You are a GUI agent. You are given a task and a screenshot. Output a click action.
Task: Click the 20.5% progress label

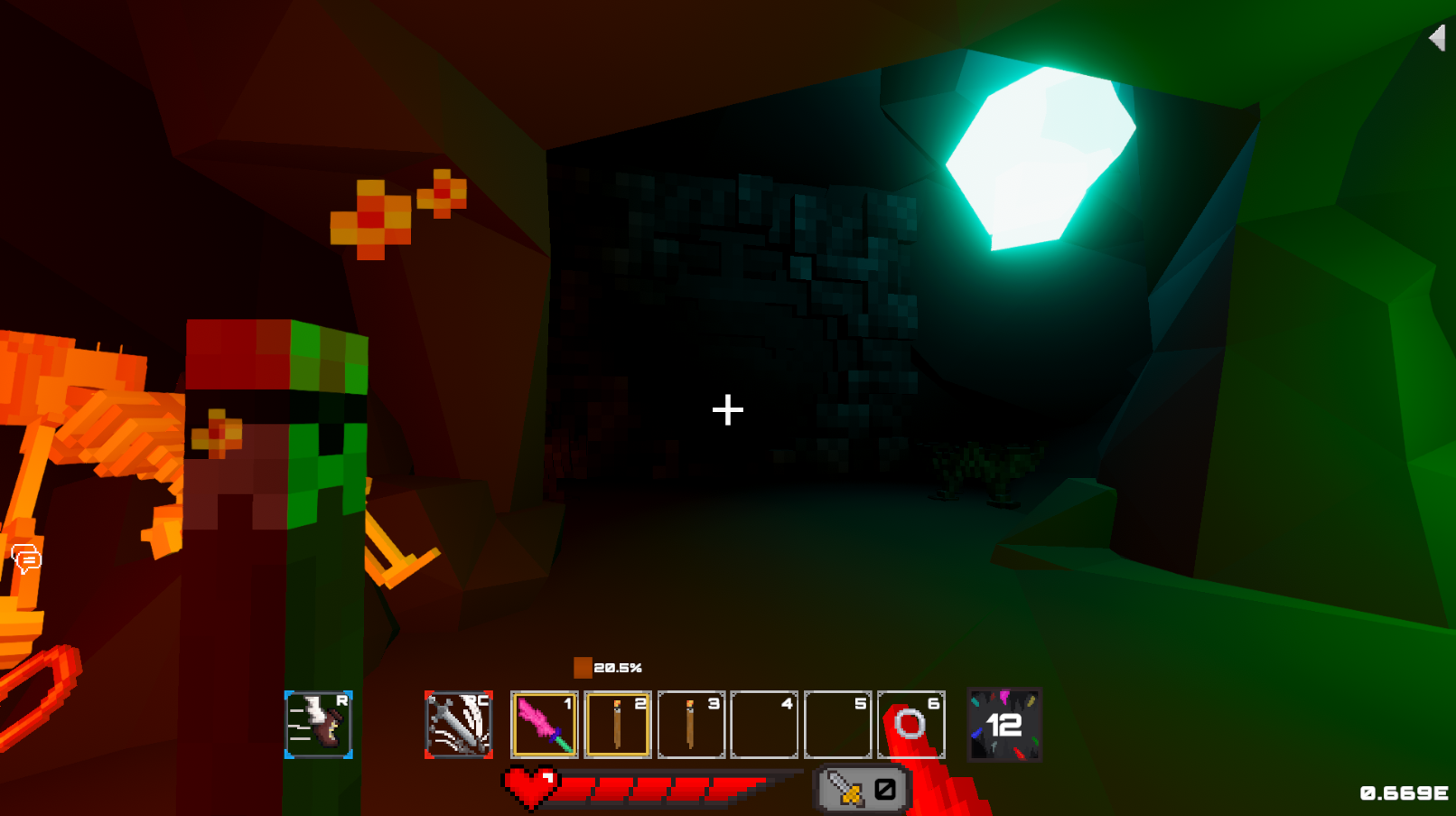click(x=618, y=668)
